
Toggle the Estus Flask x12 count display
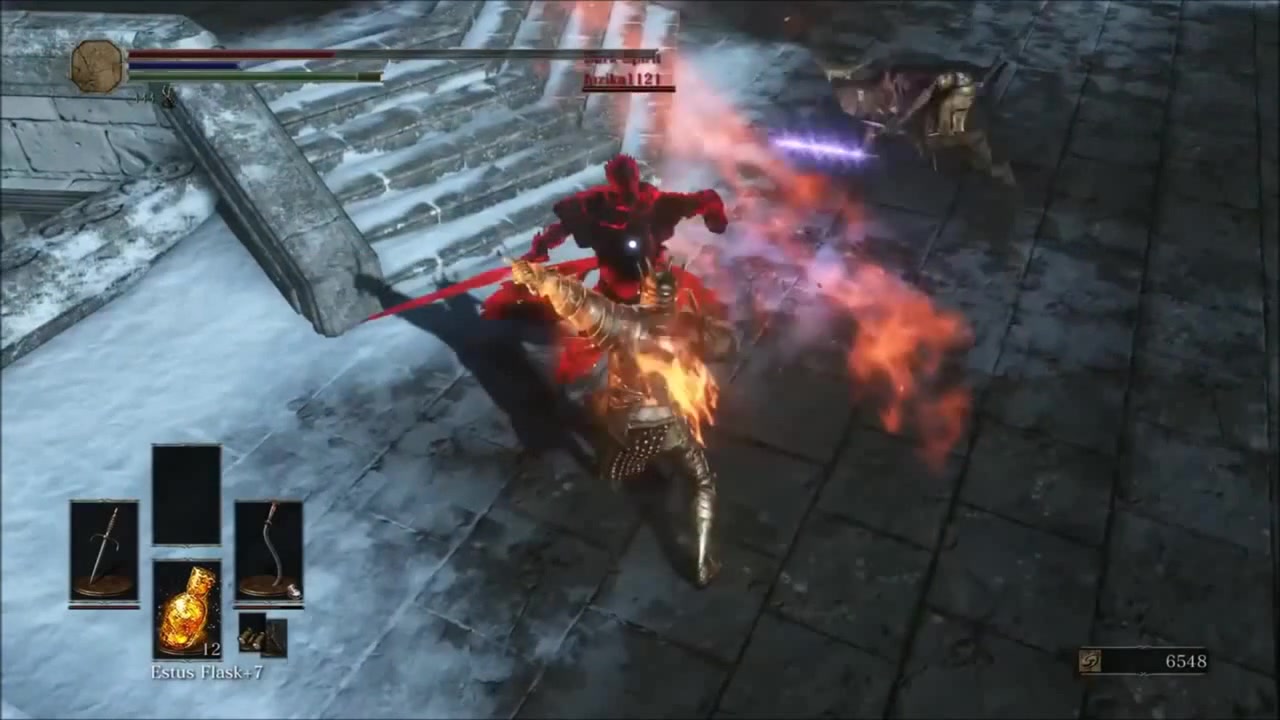(212, 649)
